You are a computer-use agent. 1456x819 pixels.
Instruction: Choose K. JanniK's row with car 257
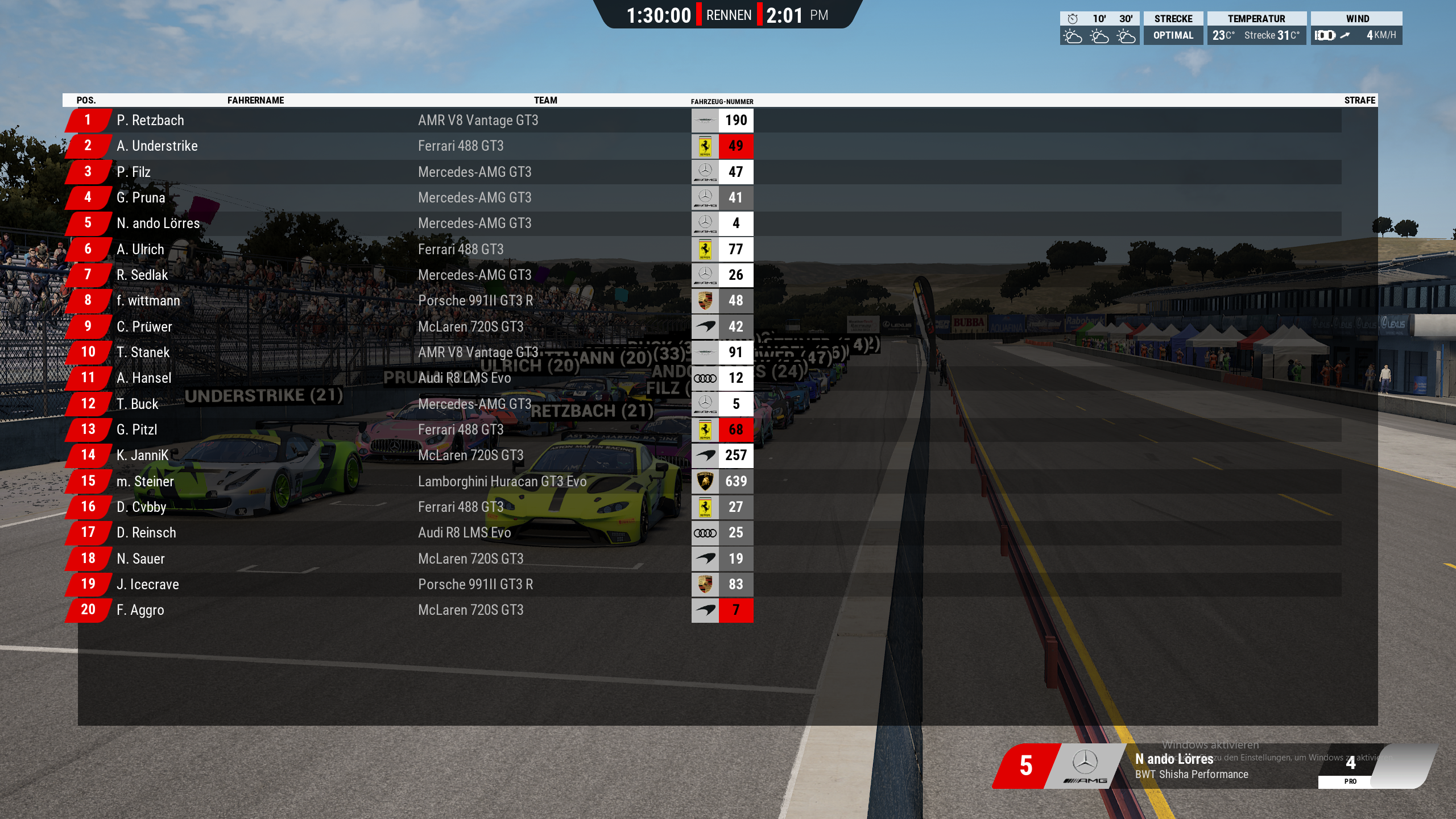coord(143,456)
